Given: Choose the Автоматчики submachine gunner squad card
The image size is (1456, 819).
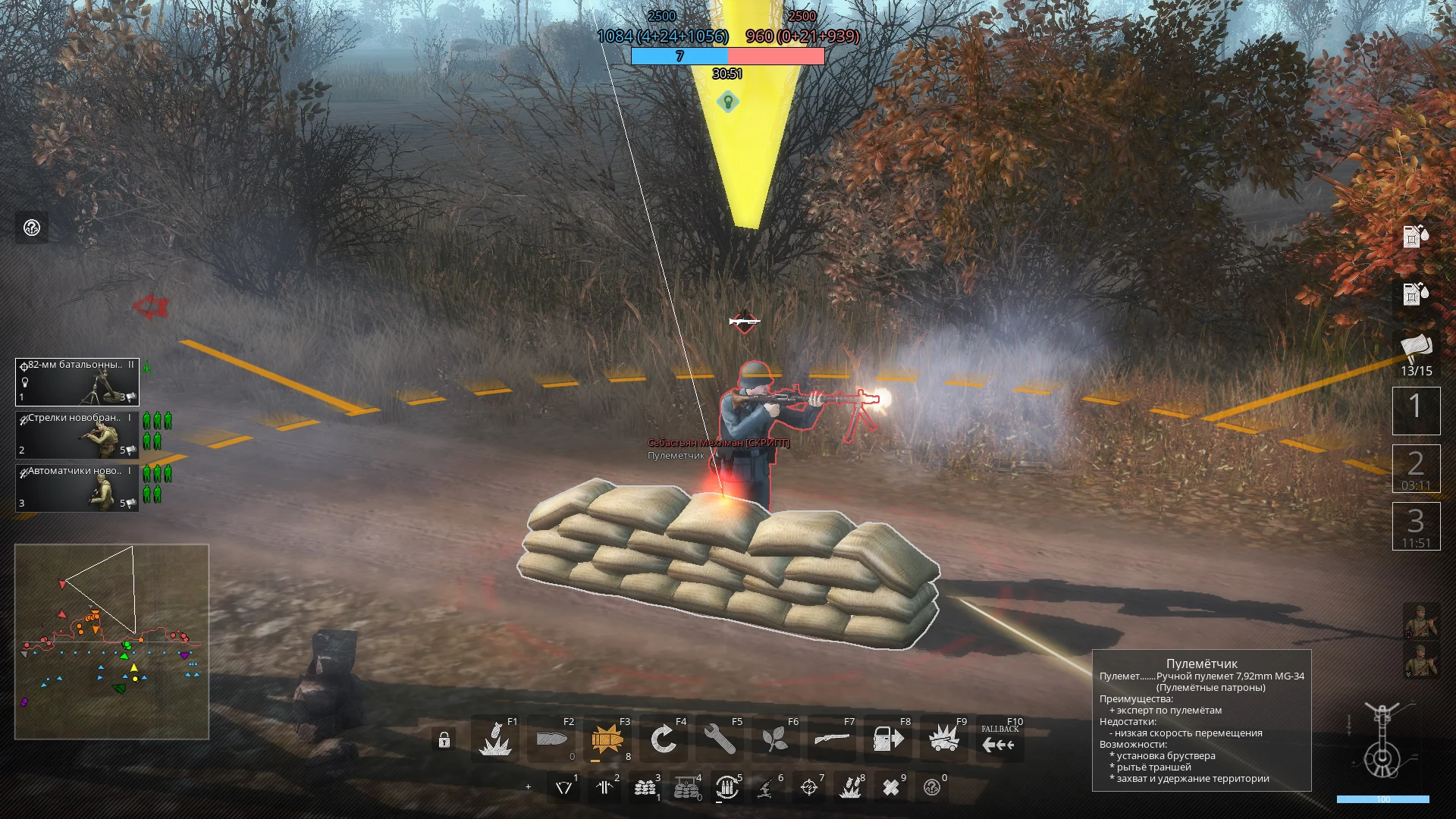Looking at the screenshot, I should [x=77, y=488].
